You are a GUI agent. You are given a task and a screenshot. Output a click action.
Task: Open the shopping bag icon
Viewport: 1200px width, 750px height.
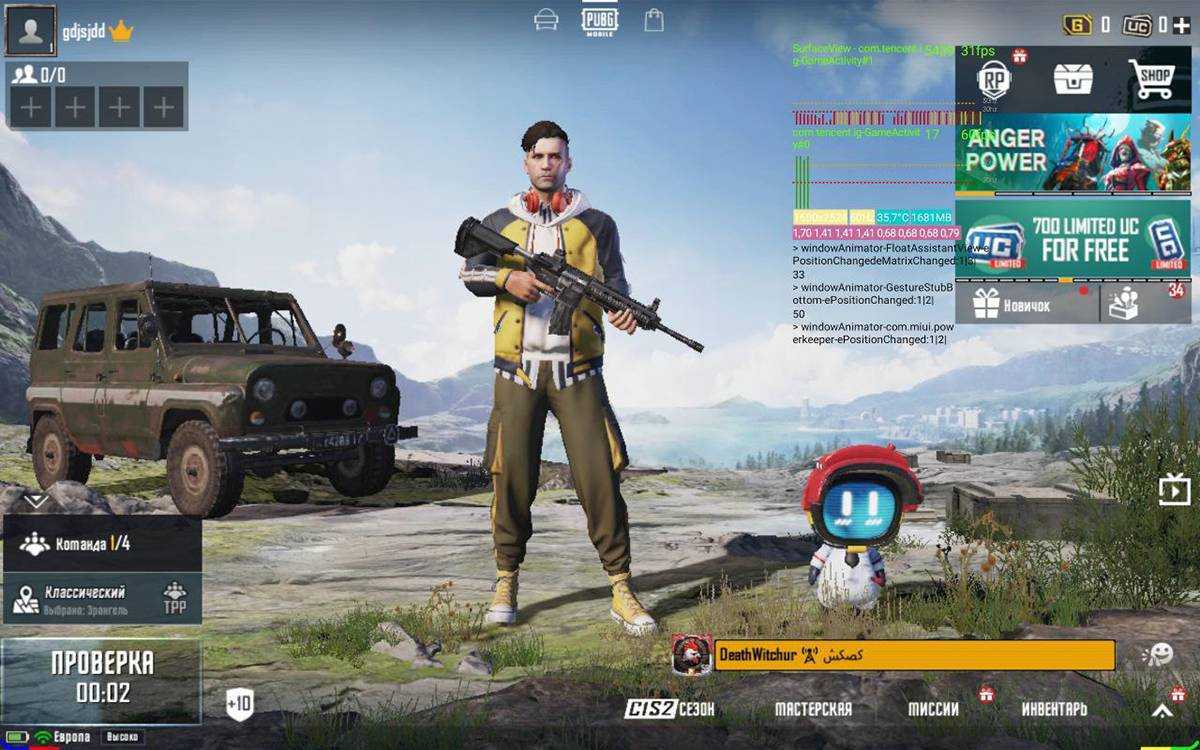[654, 20]
